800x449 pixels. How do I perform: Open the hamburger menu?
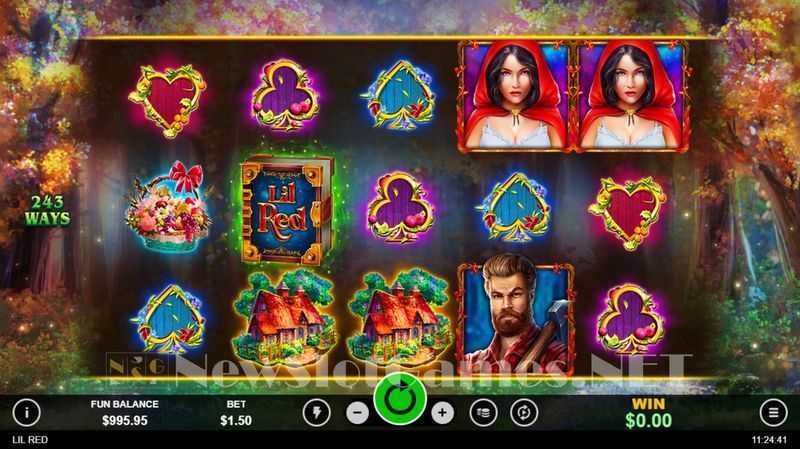tap(773, 411)
